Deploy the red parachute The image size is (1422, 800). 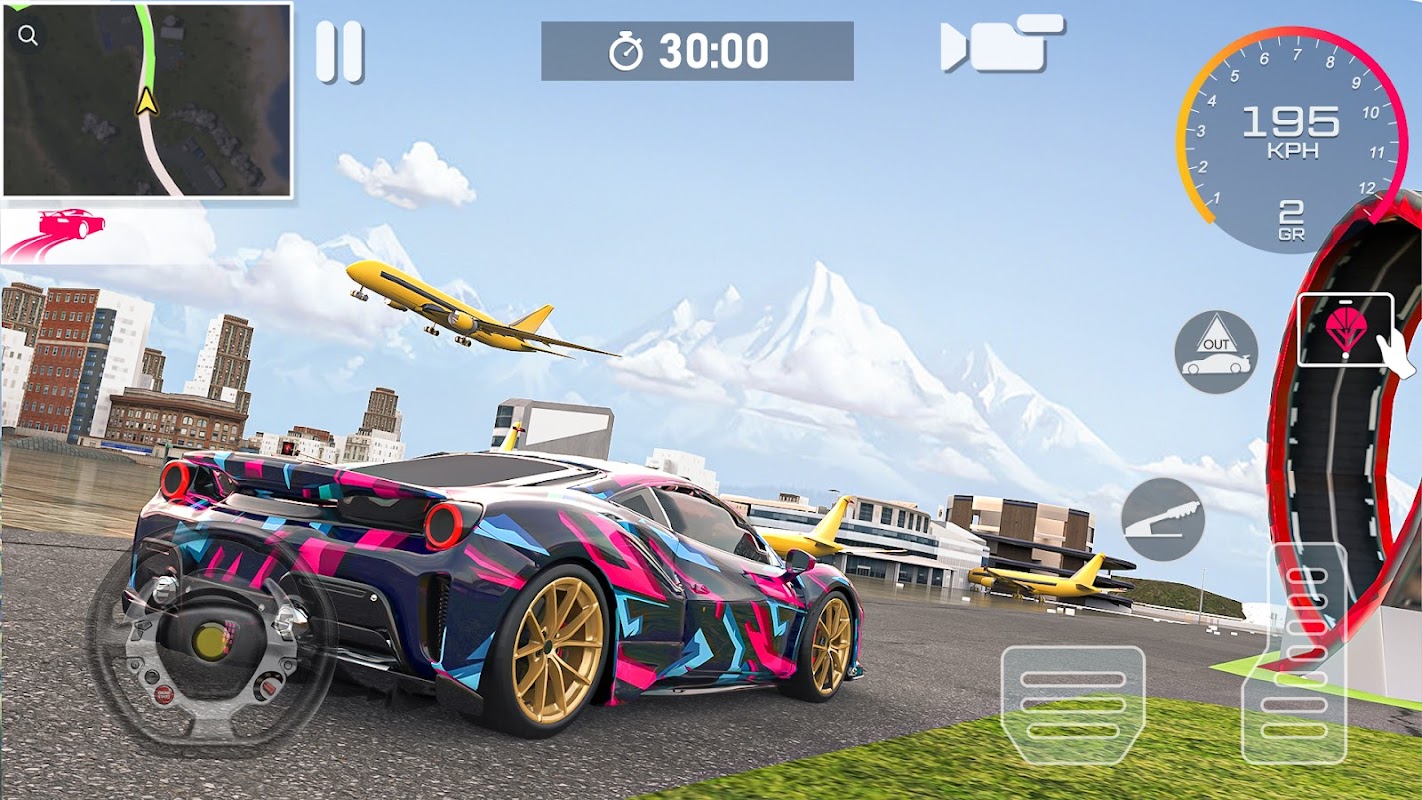(x=1345, y=329)
